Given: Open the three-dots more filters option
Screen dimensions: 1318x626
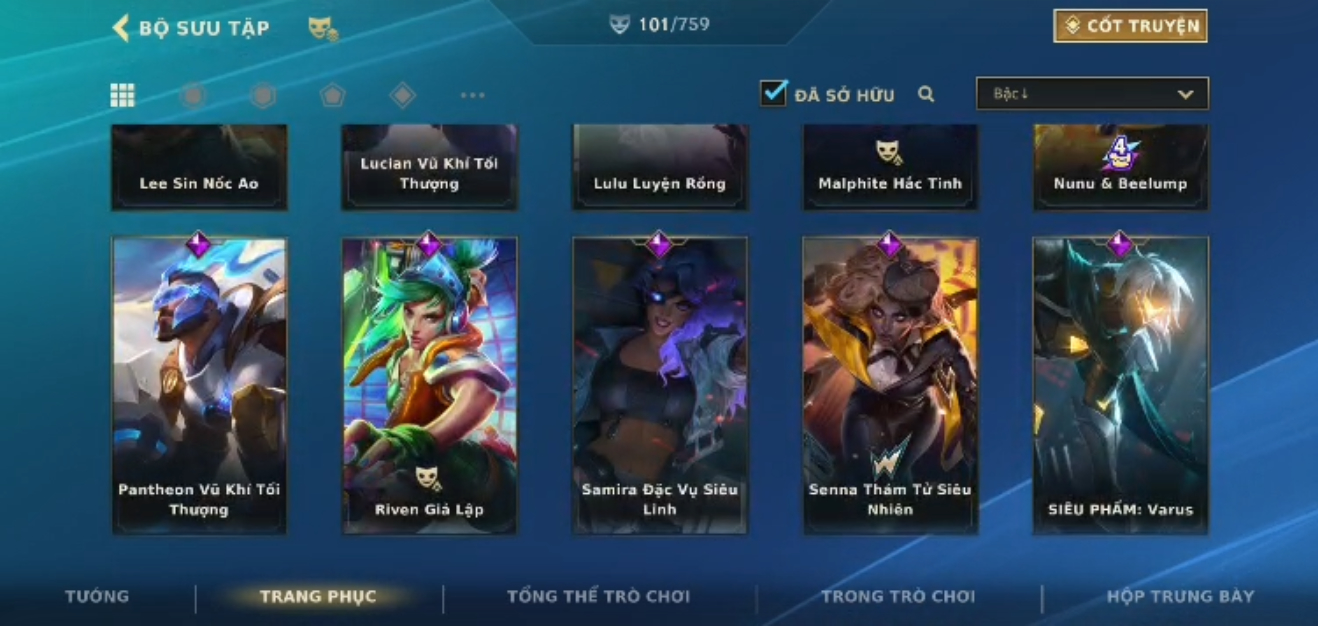Looking at the screenshot, I should (x=472, y=95).
